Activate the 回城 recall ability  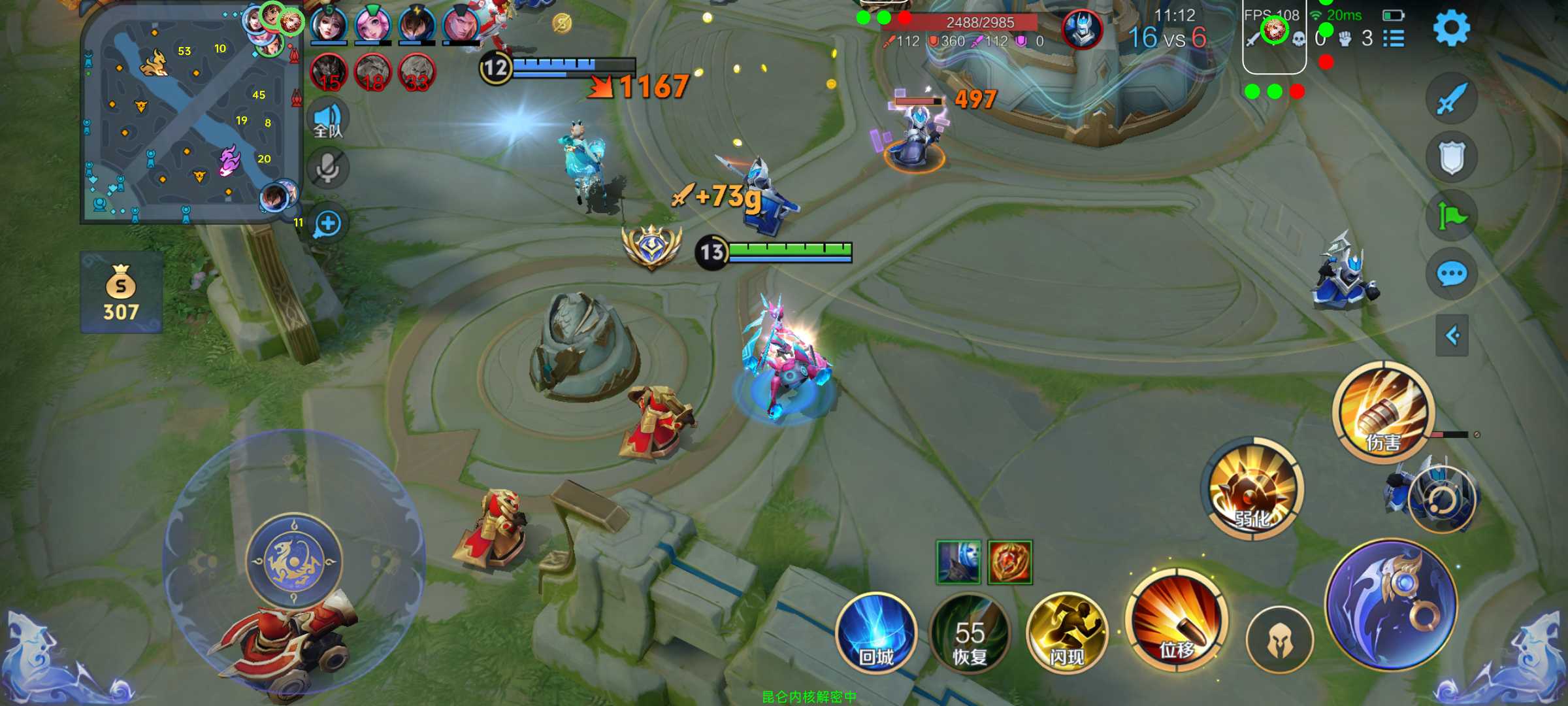tap(876, 633)
